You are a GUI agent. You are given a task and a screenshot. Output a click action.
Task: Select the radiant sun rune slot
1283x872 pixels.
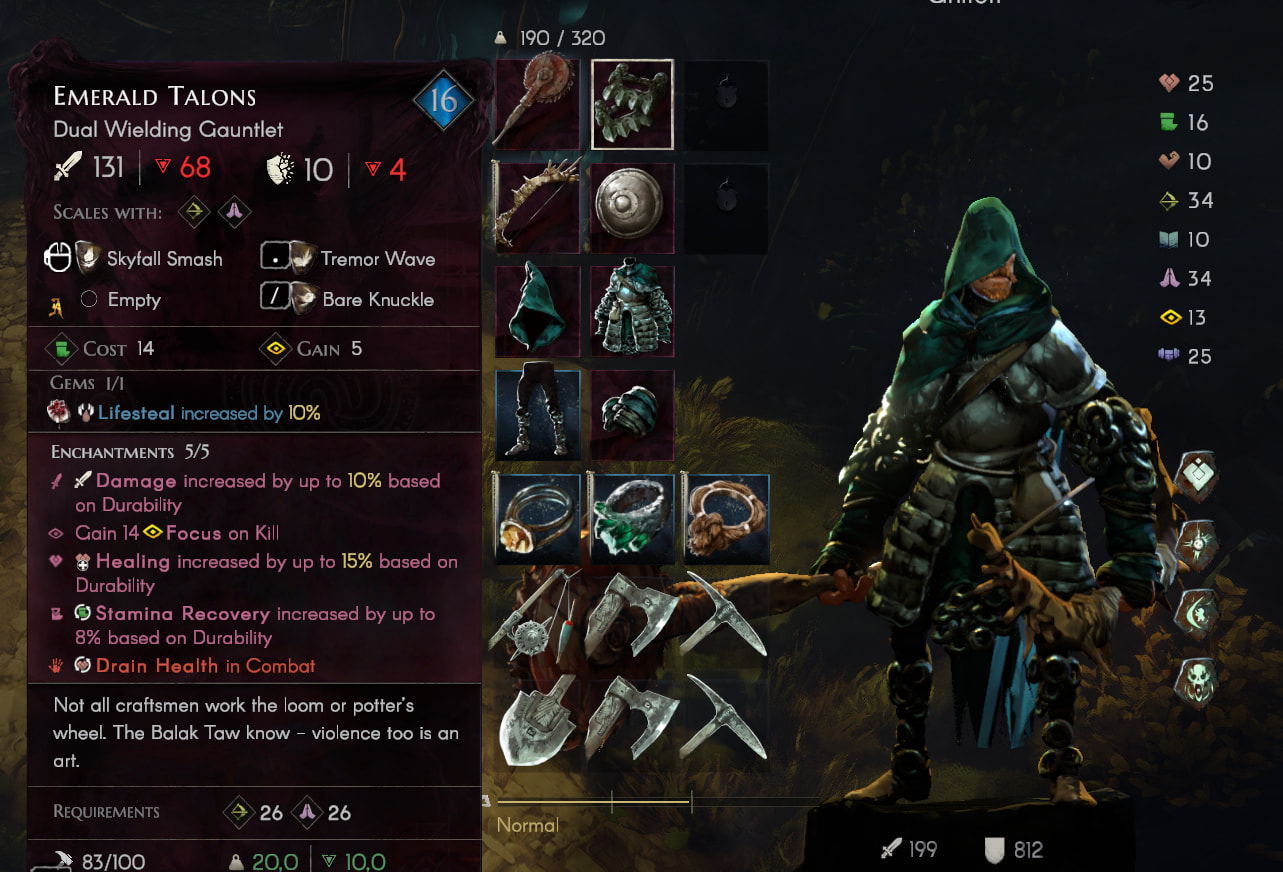[1196, 544]
